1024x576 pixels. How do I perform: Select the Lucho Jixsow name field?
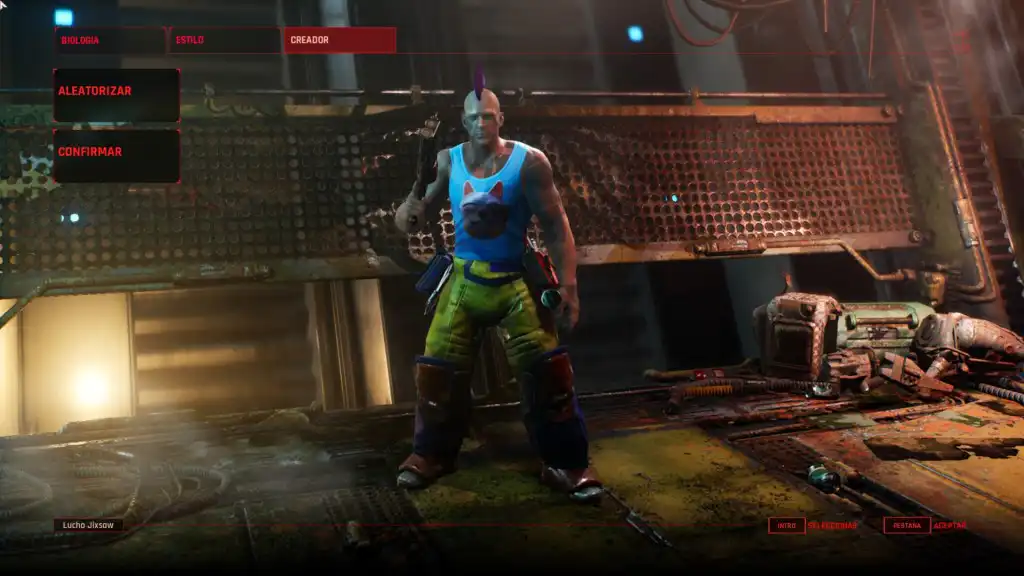[89, 524]
